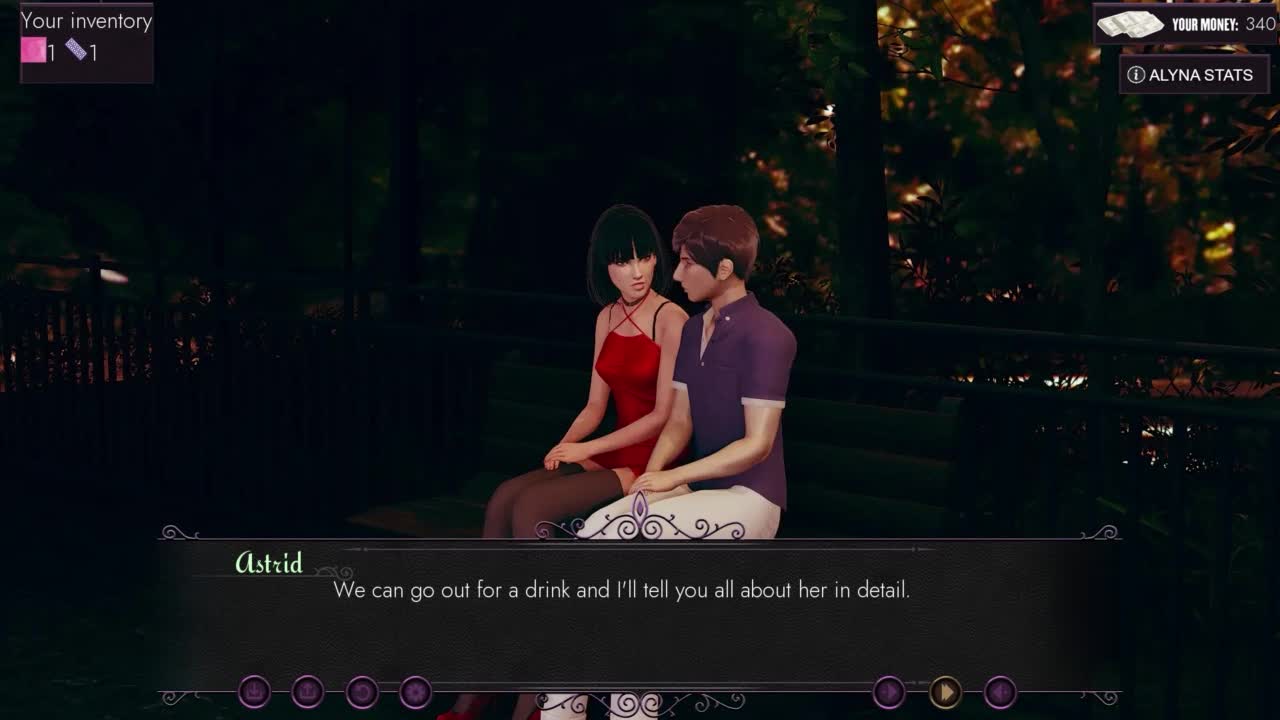The height and width of the screenshot is (720, 1280).
Task: Click the tray with down-arrow icon
Action: 254,691
